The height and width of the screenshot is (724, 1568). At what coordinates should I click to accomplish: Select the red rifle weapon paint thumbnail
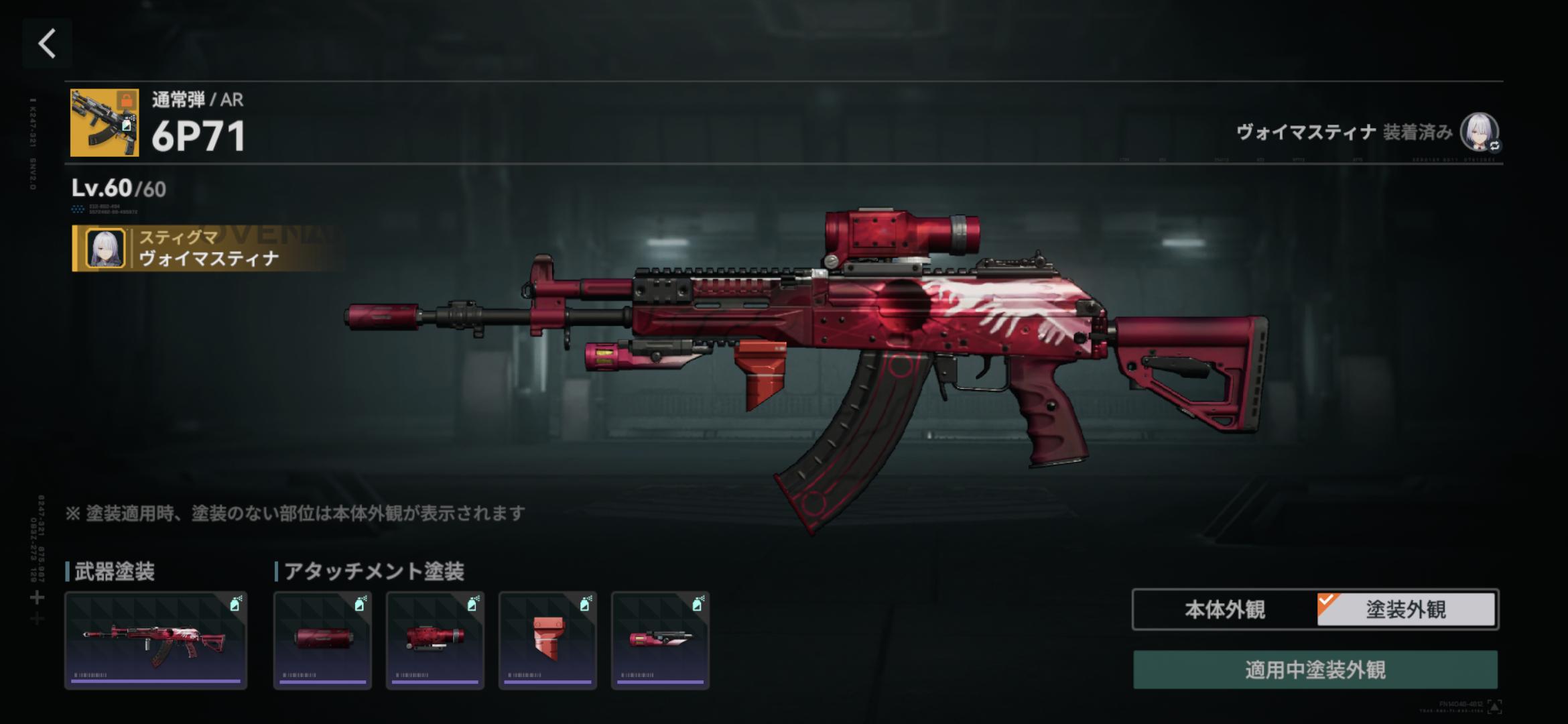[x=155, y=640]
